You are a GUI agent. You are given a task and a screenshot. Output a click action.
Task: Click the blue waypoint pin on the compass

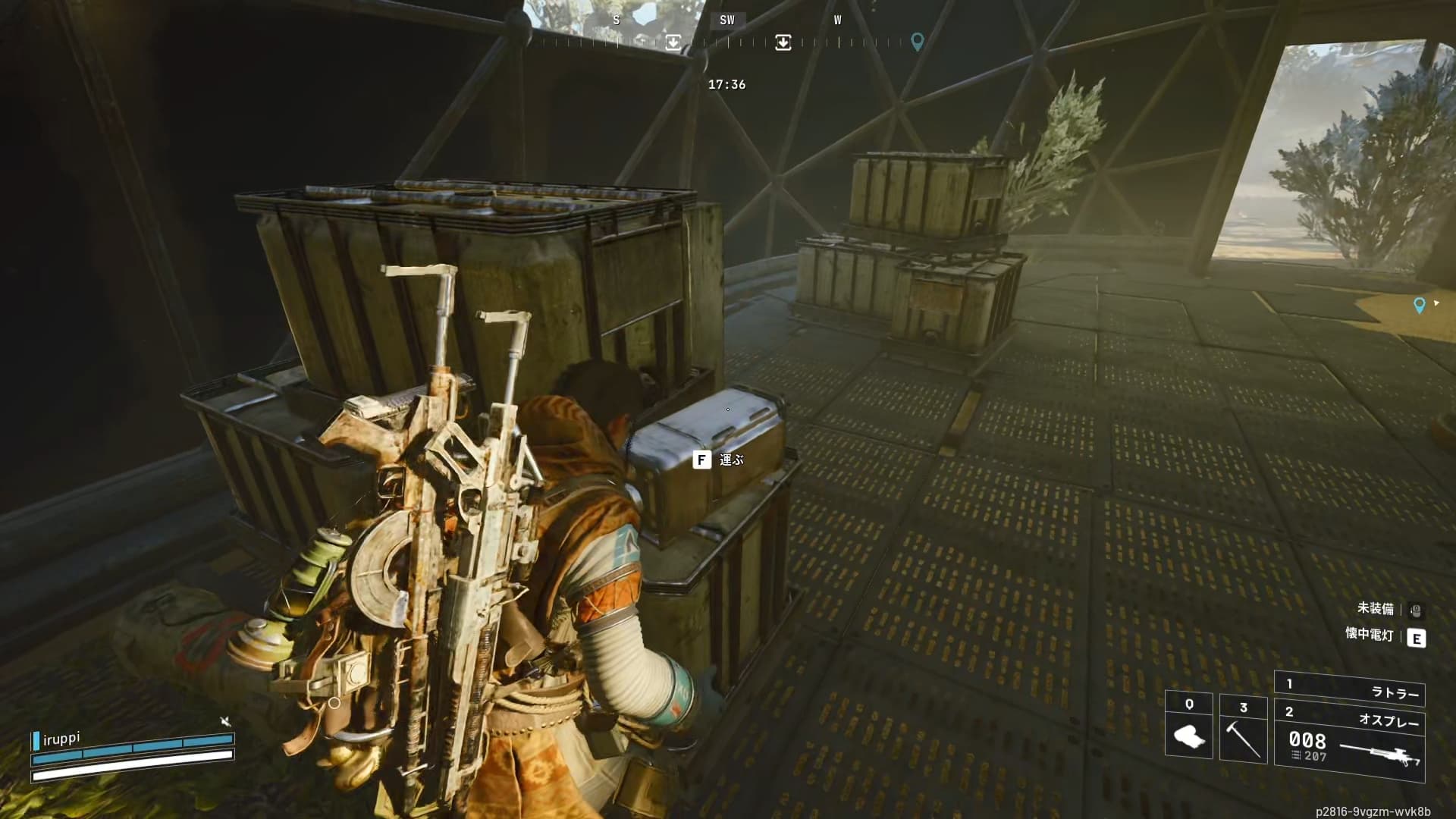coord(917,41)
